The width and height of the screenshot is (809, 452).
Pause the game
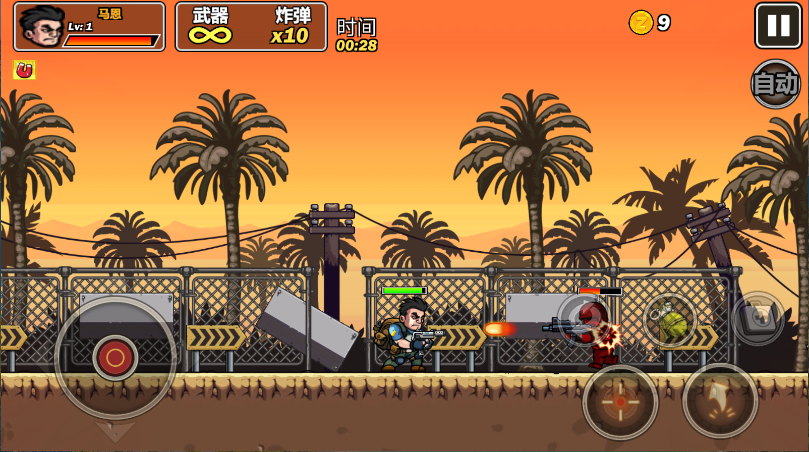click(778, 25)
